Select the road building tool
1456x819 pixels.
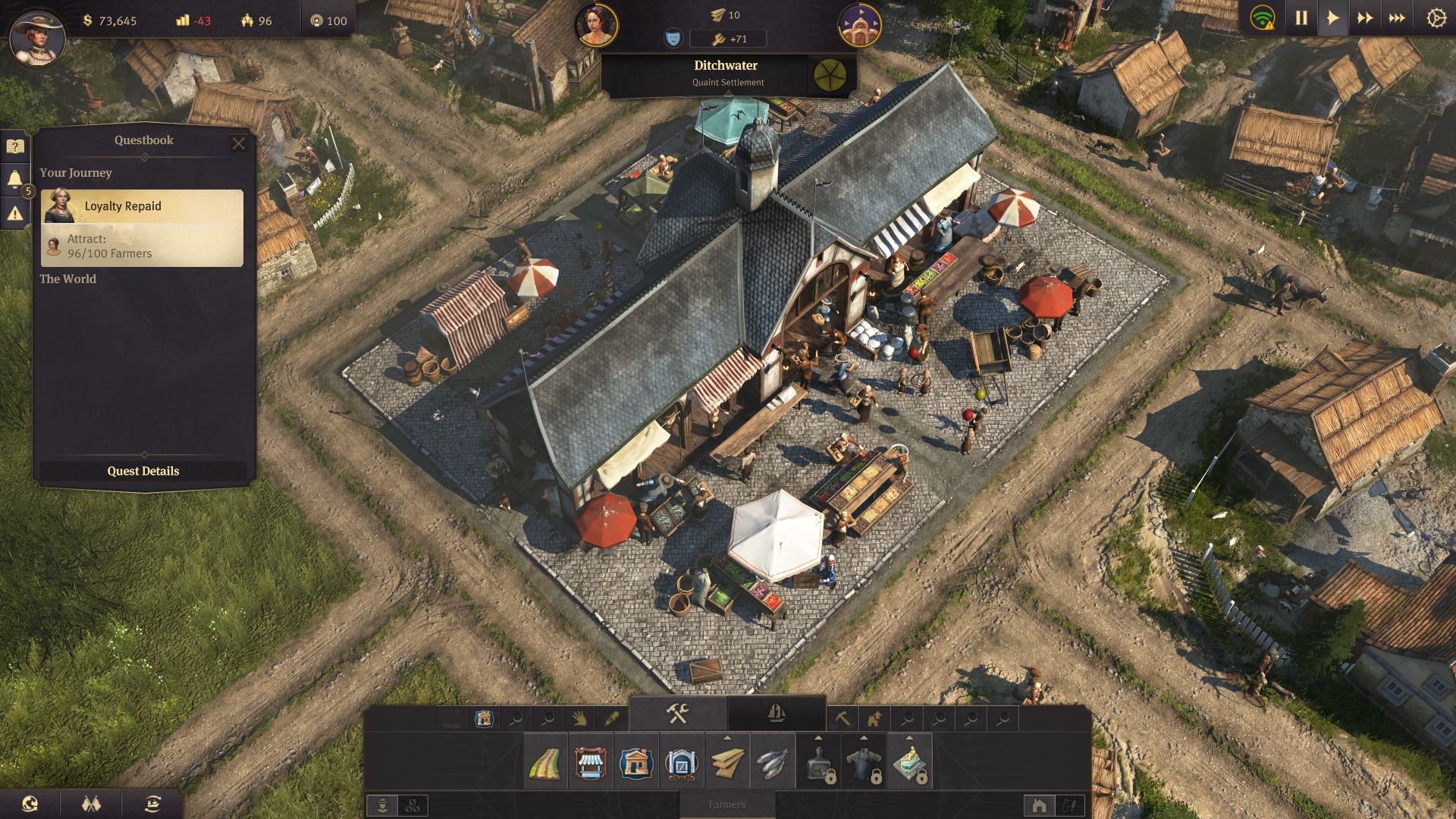545,762
